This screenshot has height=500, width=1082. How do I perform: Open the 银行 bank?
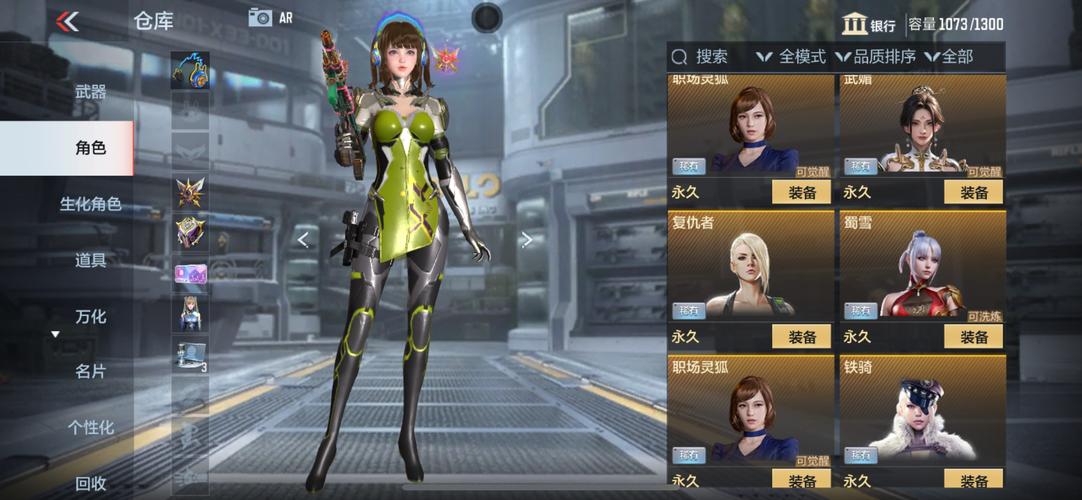868,25
